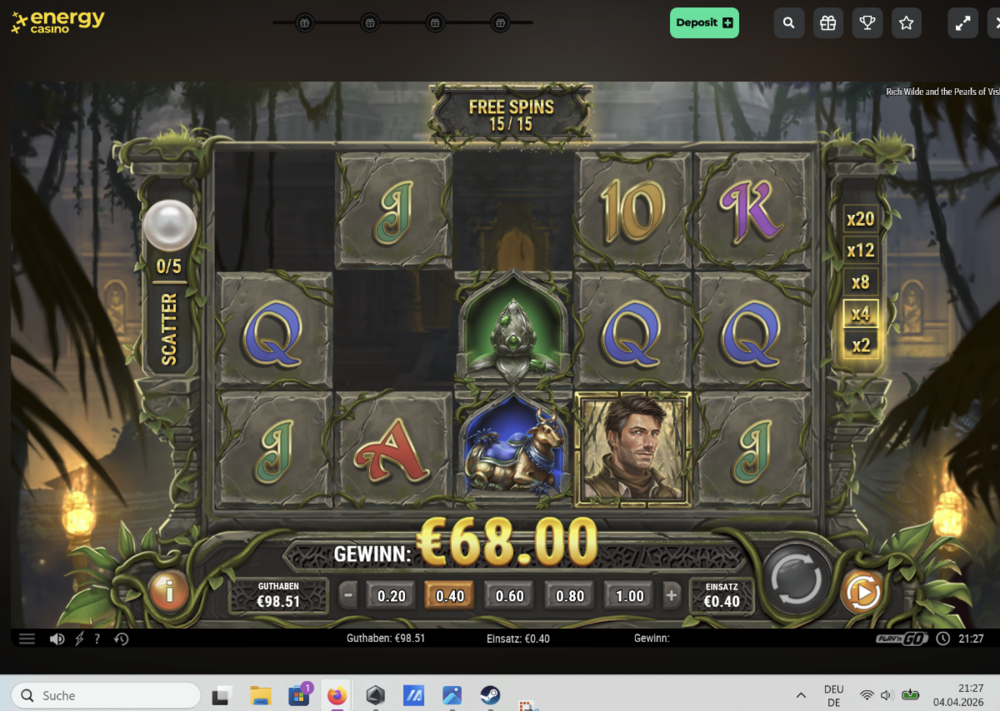Add game to favourites with star
This screenshot has height=711, width=1000.
[x=906, y=23]
